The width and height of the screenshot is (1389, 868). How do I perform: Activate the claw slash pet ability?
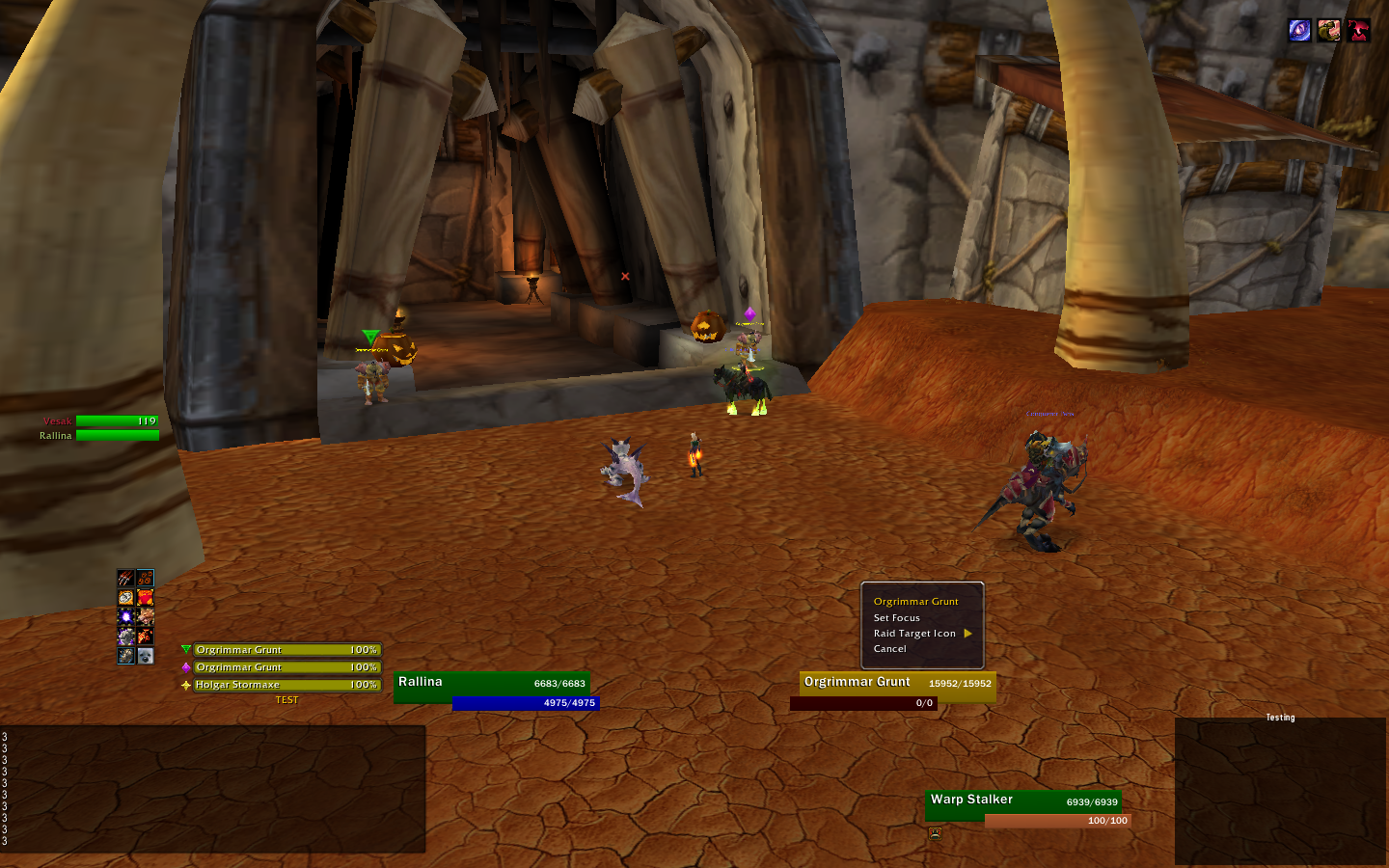point(125,579)
